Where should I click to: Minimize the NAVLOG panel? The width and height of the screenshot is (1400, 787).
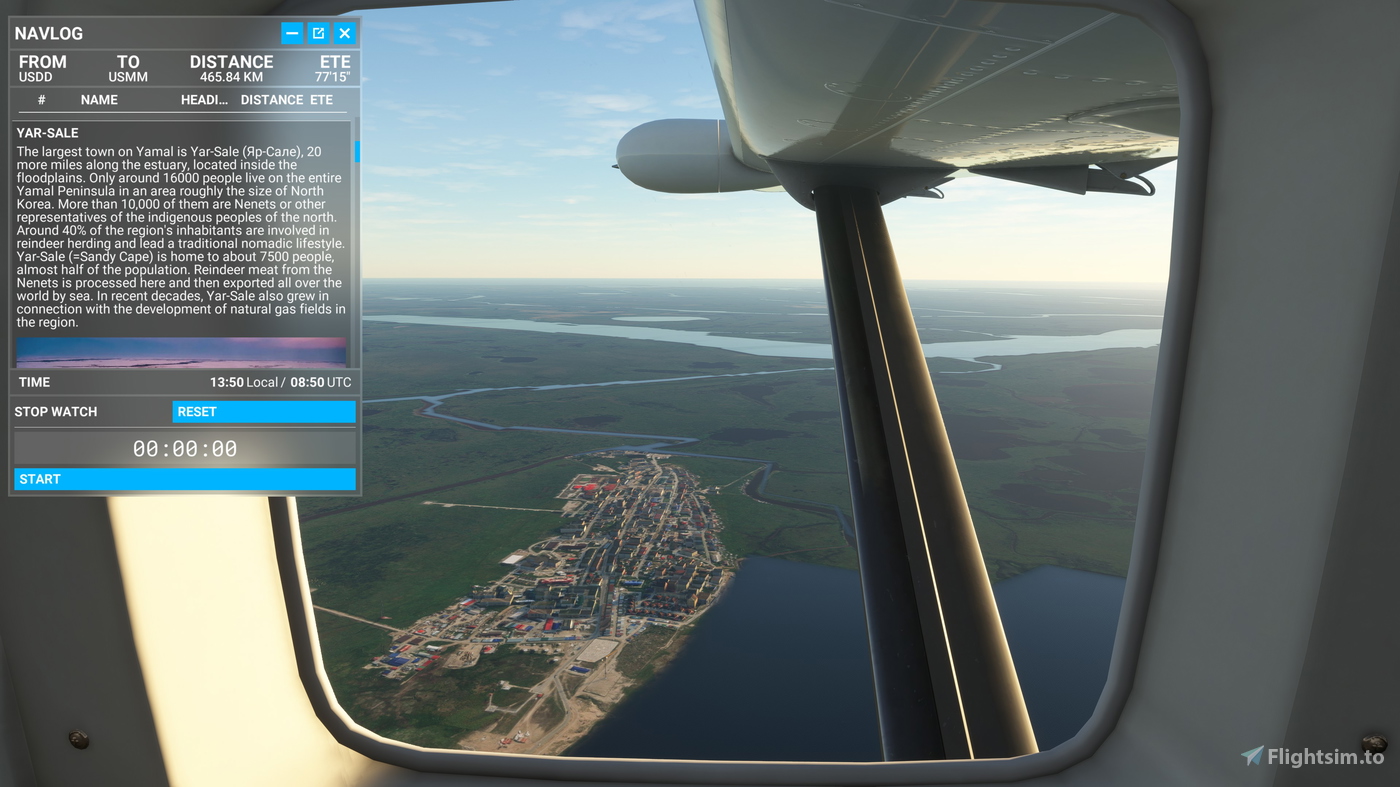point(292,33)
